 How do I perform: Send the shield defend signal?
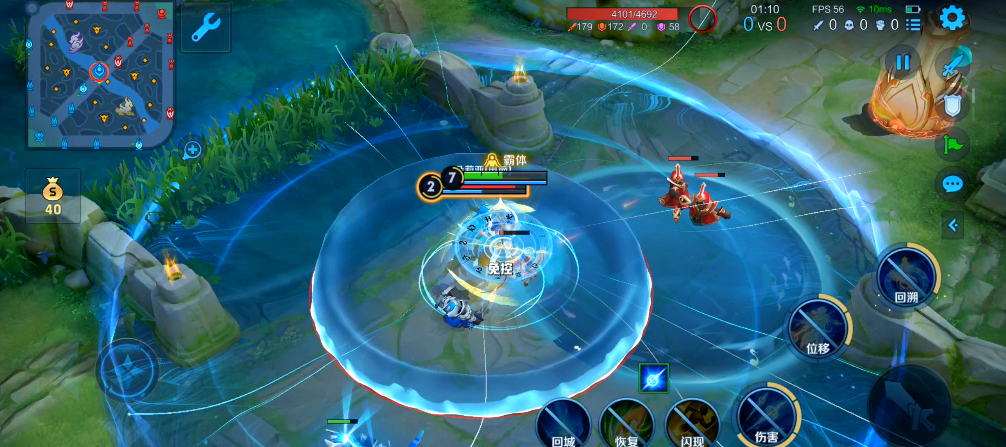(953, 105)
